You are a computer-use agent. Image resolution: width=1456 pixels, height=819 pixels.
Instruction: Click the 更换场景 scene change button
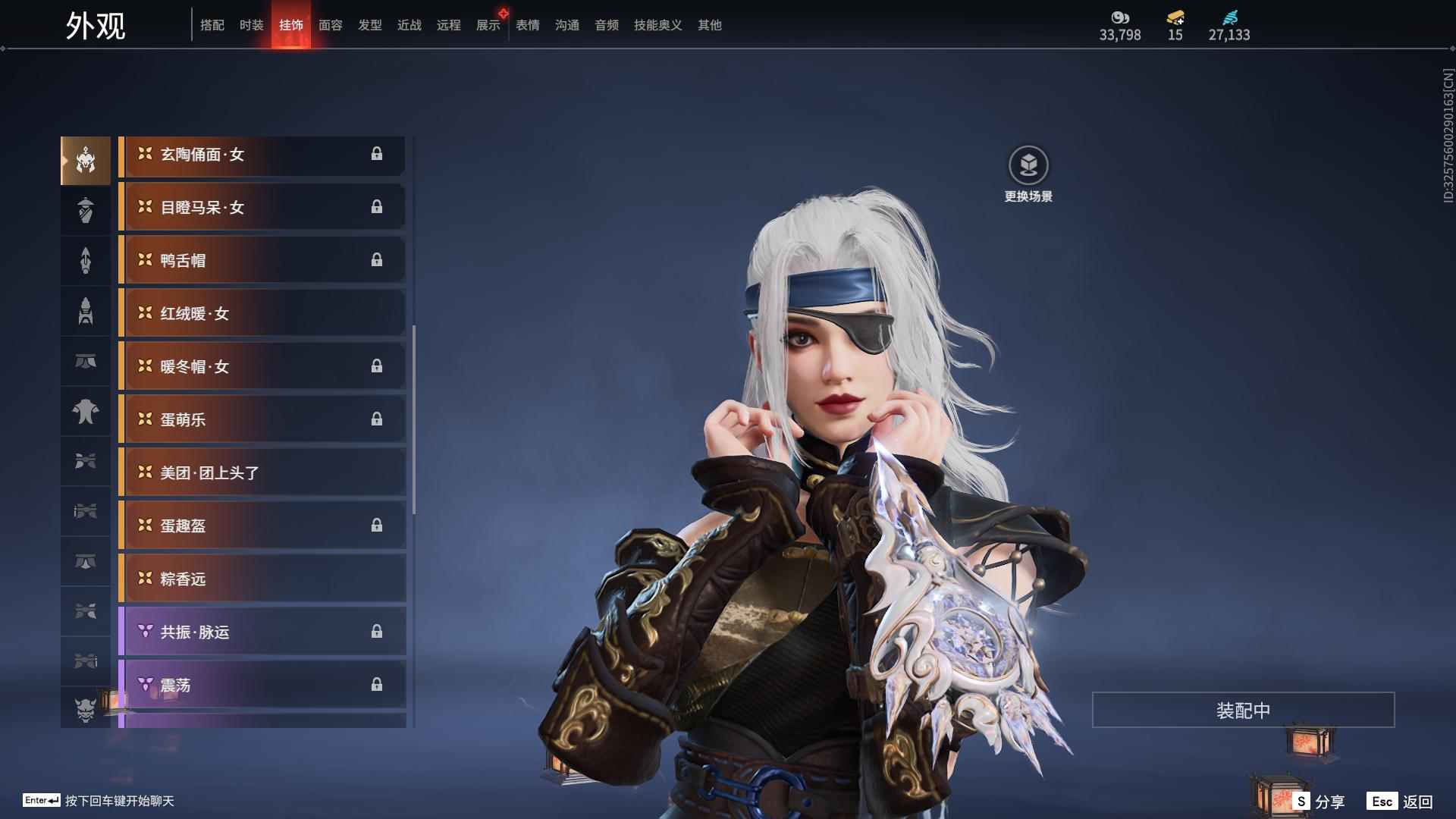[x=1028, y=174]
